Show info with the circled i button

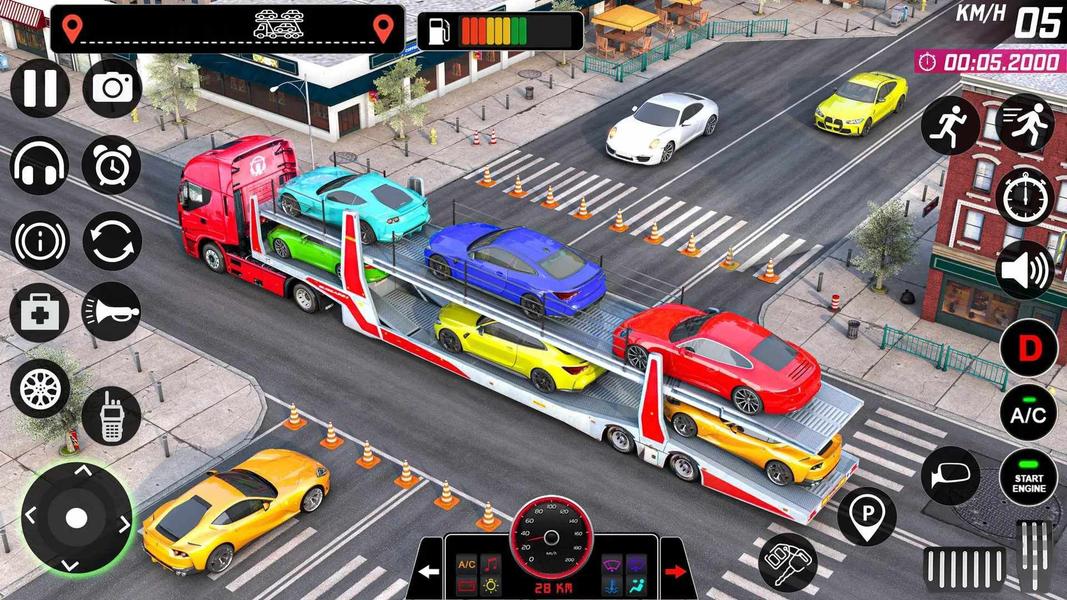pos(40,241)
